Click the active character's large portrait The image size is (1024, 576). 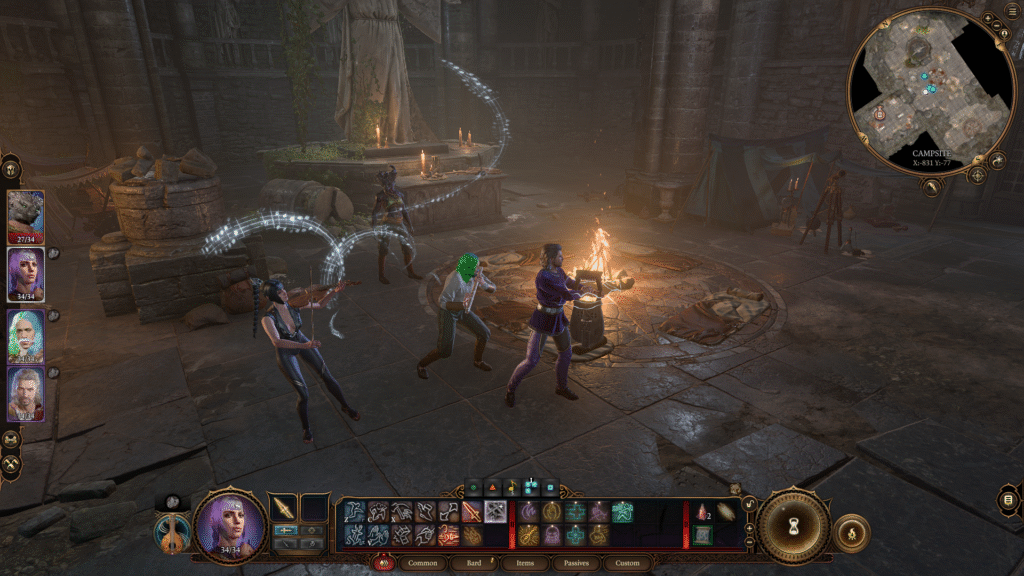point(229,525)
